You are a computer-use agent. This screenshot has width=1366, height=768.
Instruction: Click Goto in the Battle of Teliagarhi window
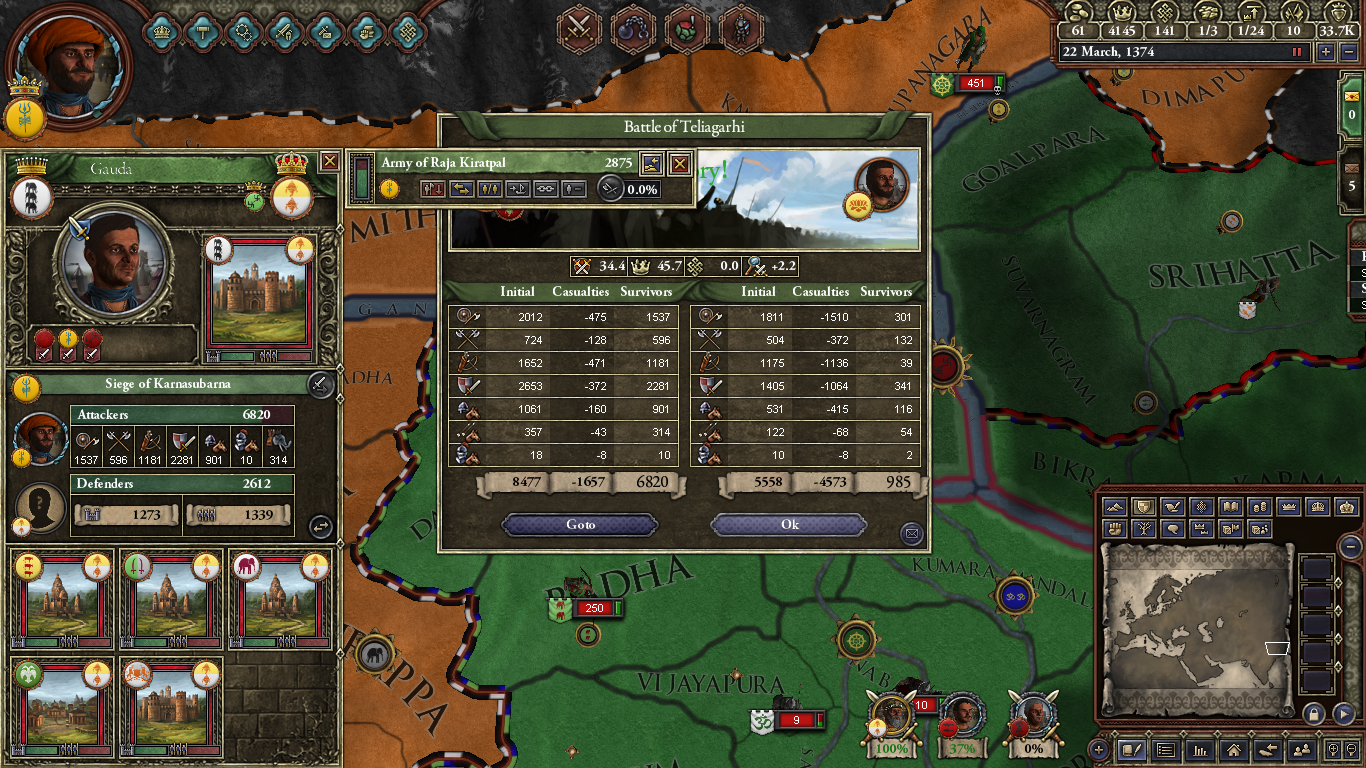click(580, 525)
